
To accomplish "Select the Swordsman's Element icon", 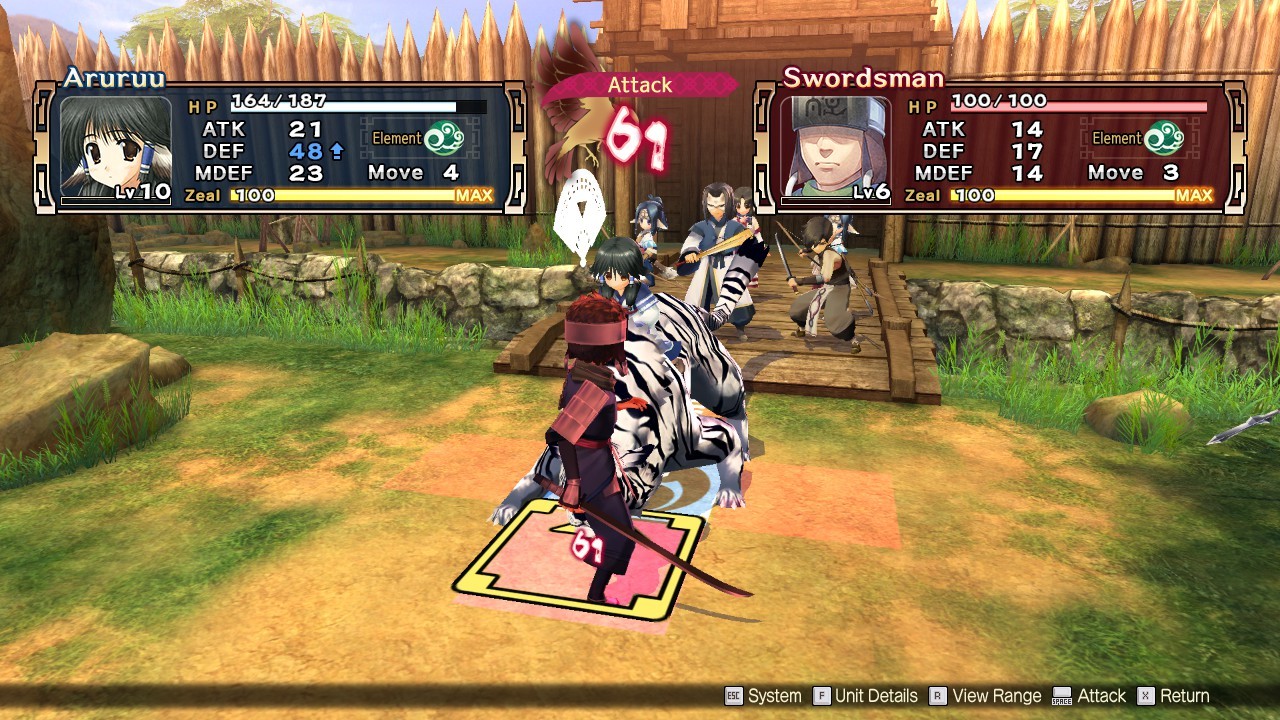I will (x=1166, y=136).
